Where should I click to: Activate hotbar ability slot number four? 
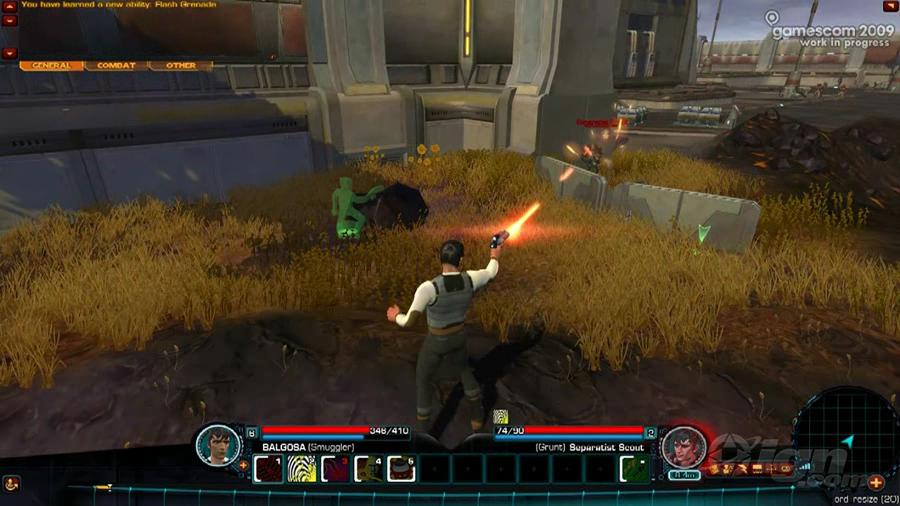point(368,468)
